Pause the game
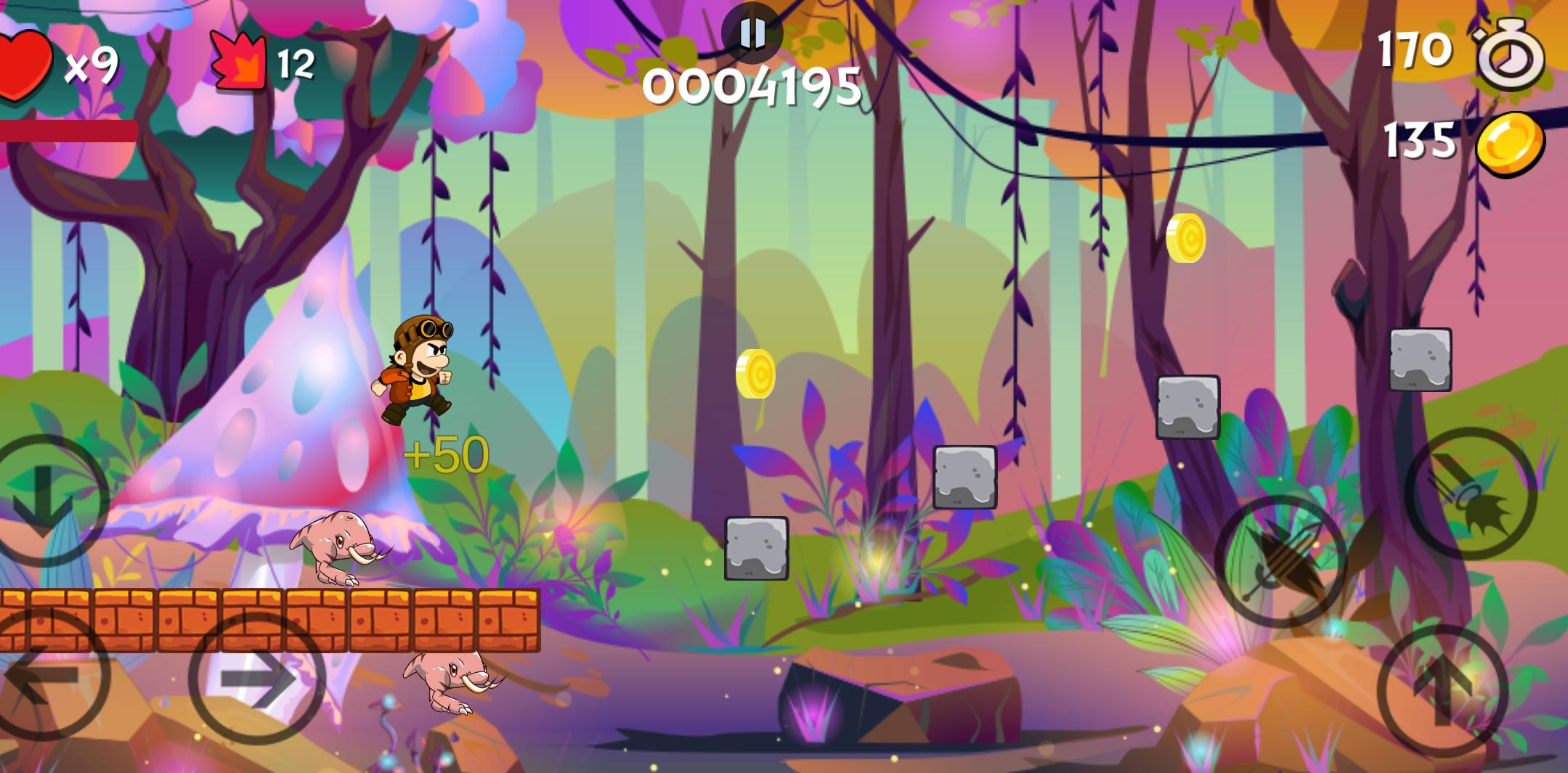The width and height of the screenshot is (1568, 773). [752, 33]
